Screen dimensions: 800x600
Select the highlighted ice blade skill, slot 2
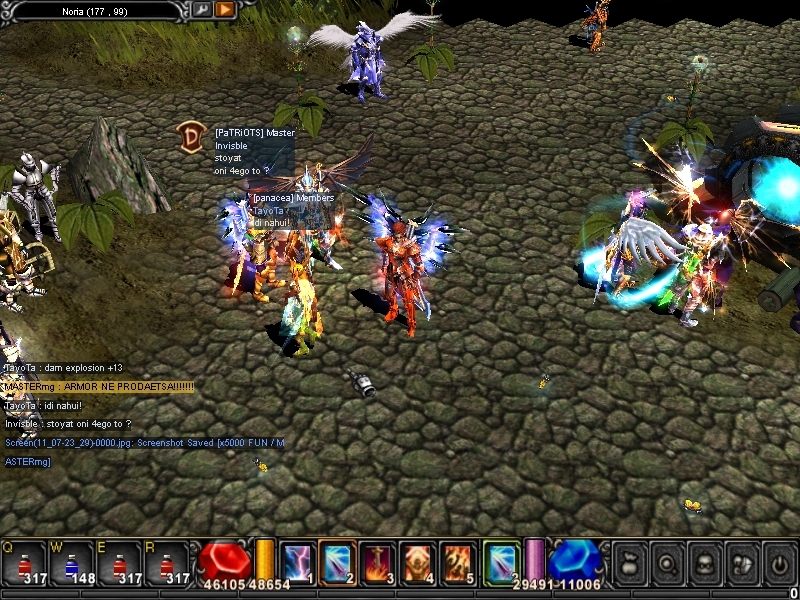(x=337, y=562)
